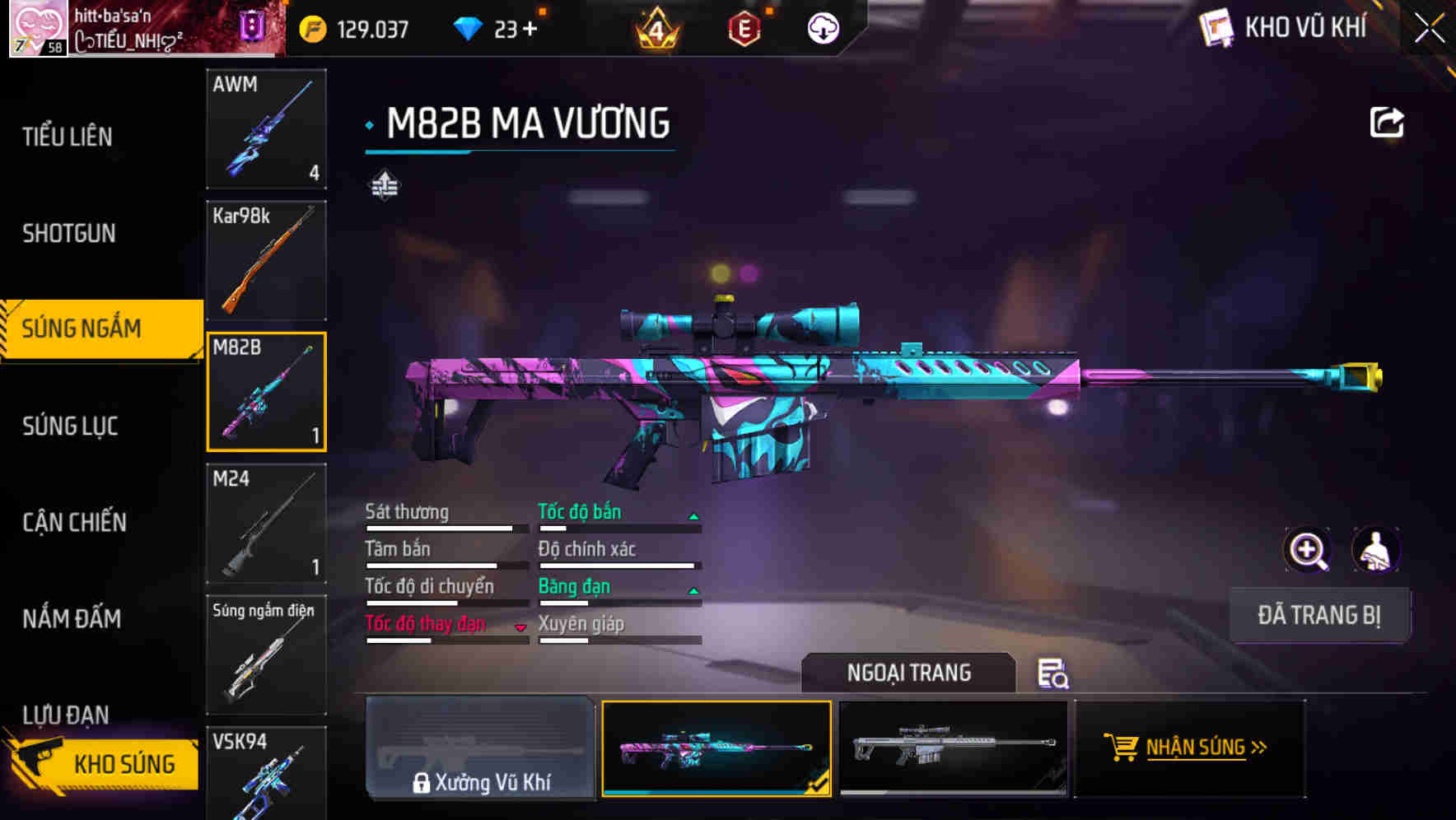1456x820 pixels.
Task: Click the cloud download icon in the top bar
Action: [820, 29]
